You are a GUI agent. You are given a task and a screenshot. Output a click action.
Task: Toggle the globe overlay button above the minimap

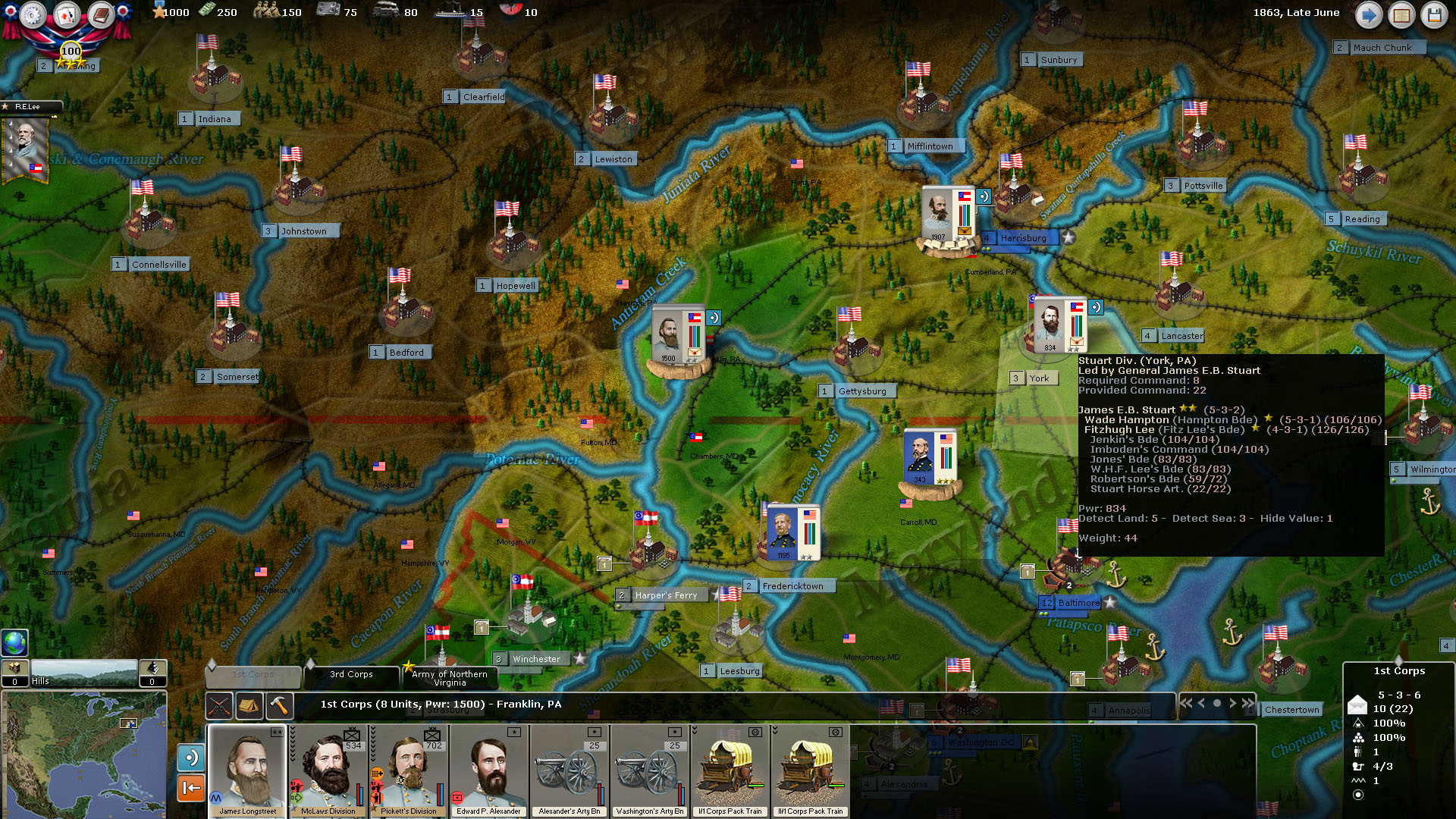click(x=14, y=643)
